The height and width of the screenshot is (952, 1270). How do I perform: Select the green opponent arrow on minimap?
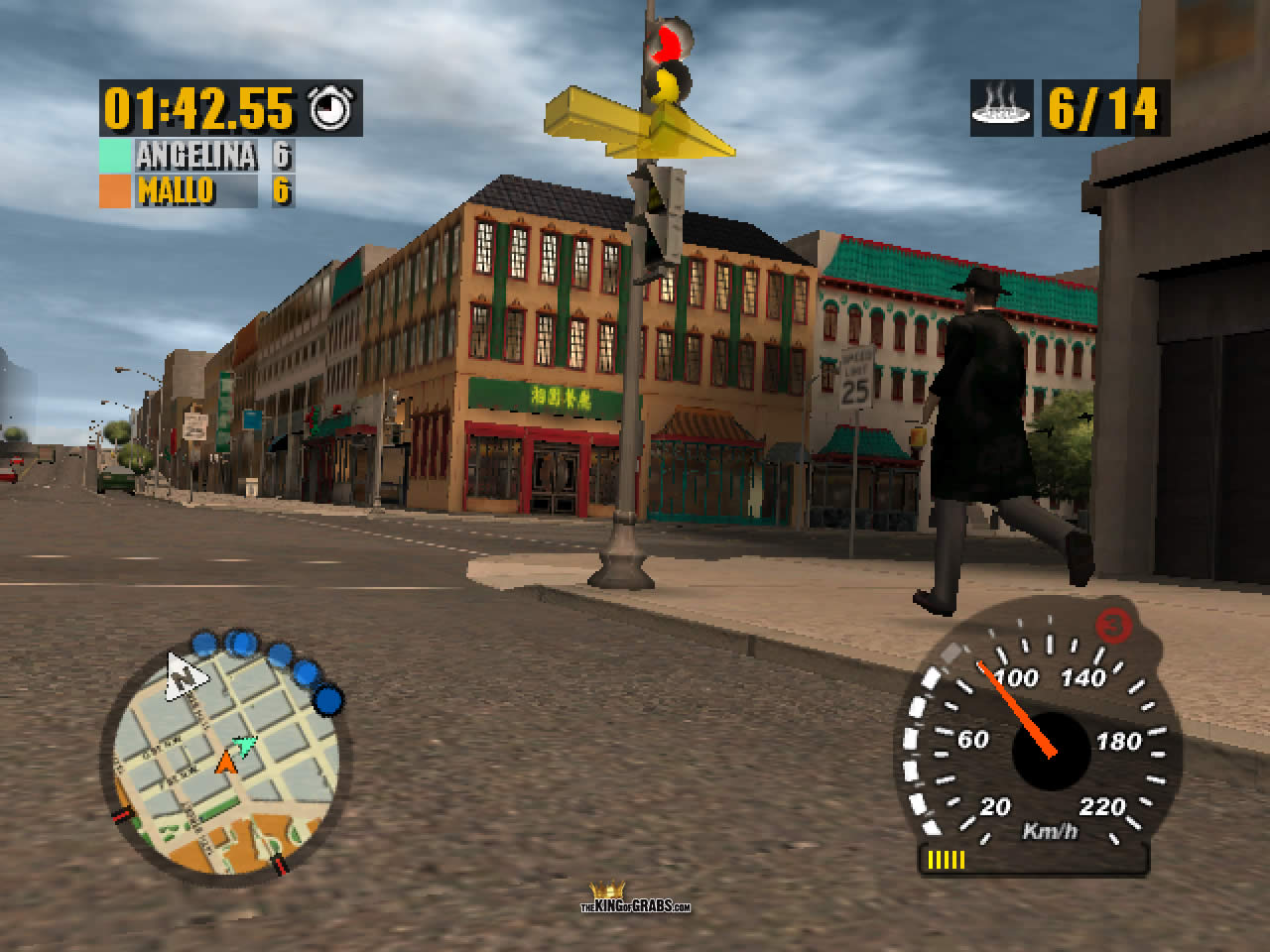coord(244,743)
